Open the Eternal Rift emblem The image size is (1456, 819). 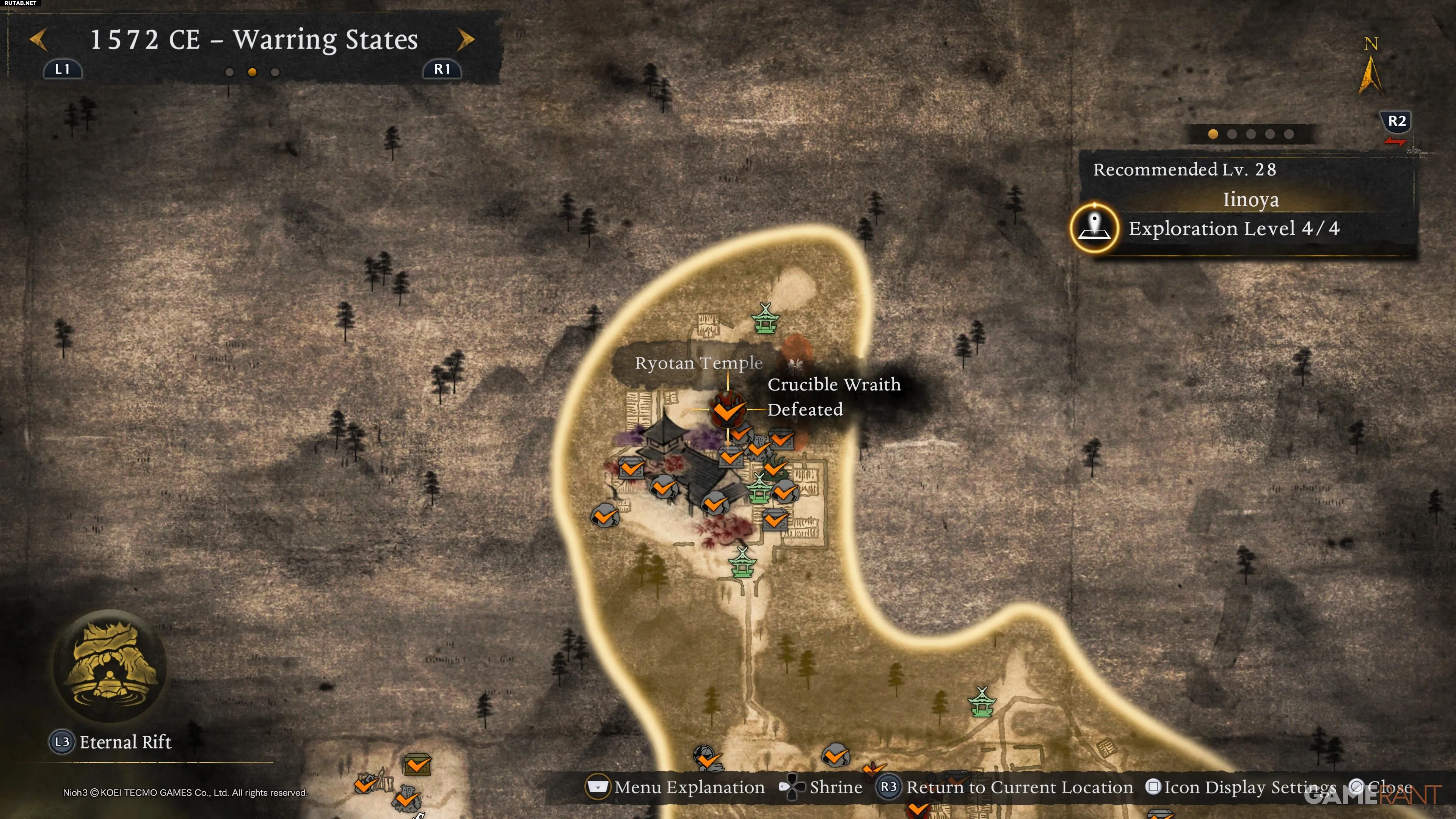[110, 665]
